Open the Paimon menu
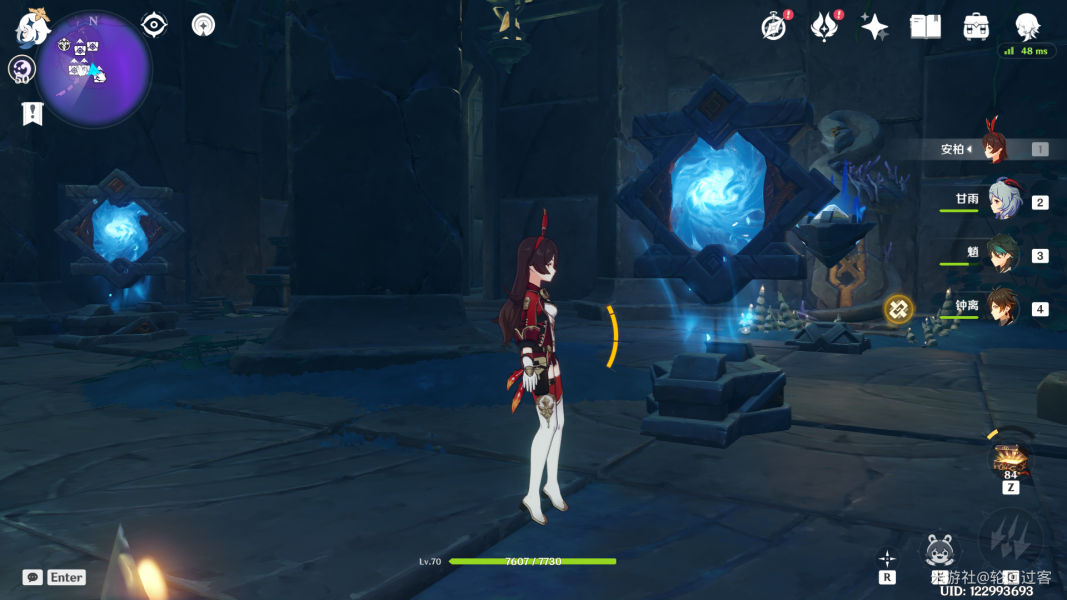Screen dimensions: 1067x600 pos(32,27)
